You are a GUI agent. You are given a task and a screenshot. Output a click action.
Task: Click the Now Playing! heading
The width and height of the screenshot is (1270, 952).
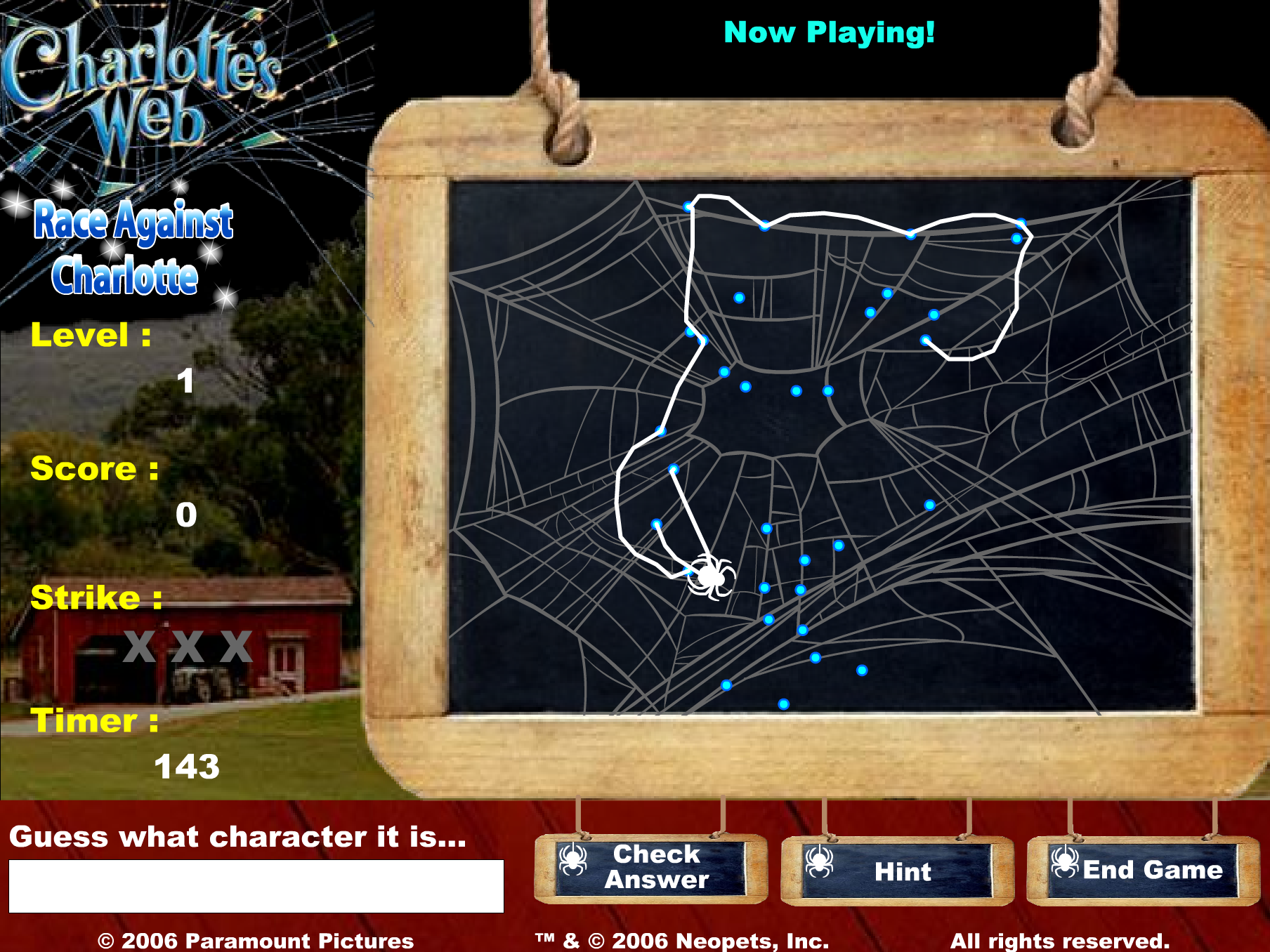click(x=829, y=31)
